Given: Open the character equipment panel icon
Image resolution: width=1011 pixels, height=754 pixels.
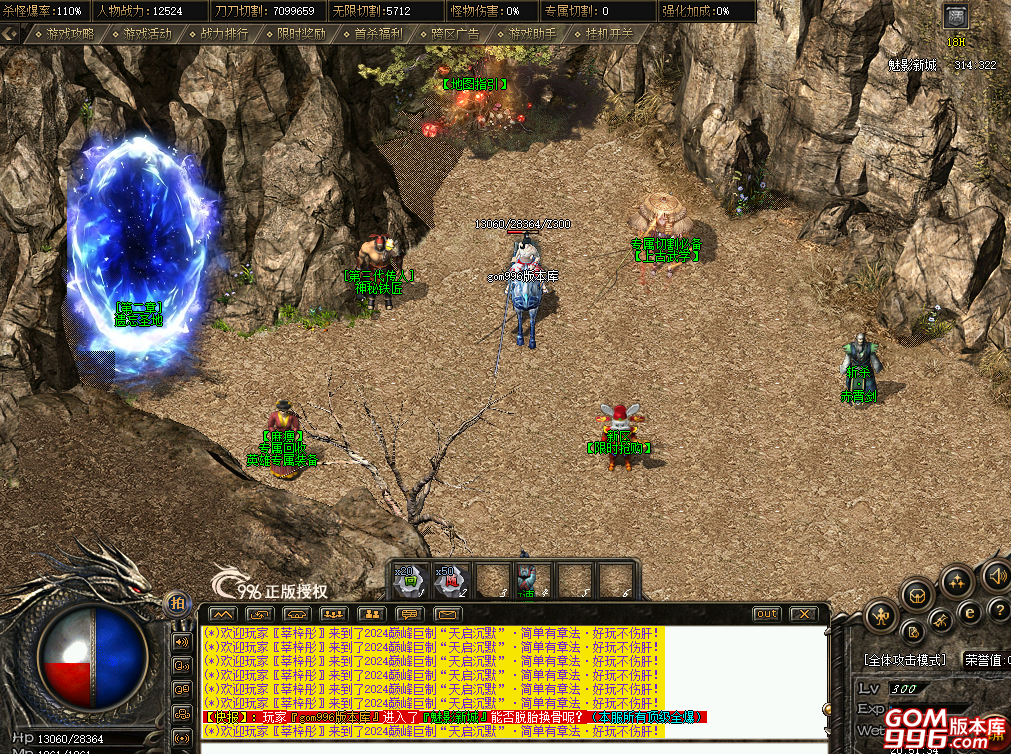Looking at the screenshot, I should [882, 613].
